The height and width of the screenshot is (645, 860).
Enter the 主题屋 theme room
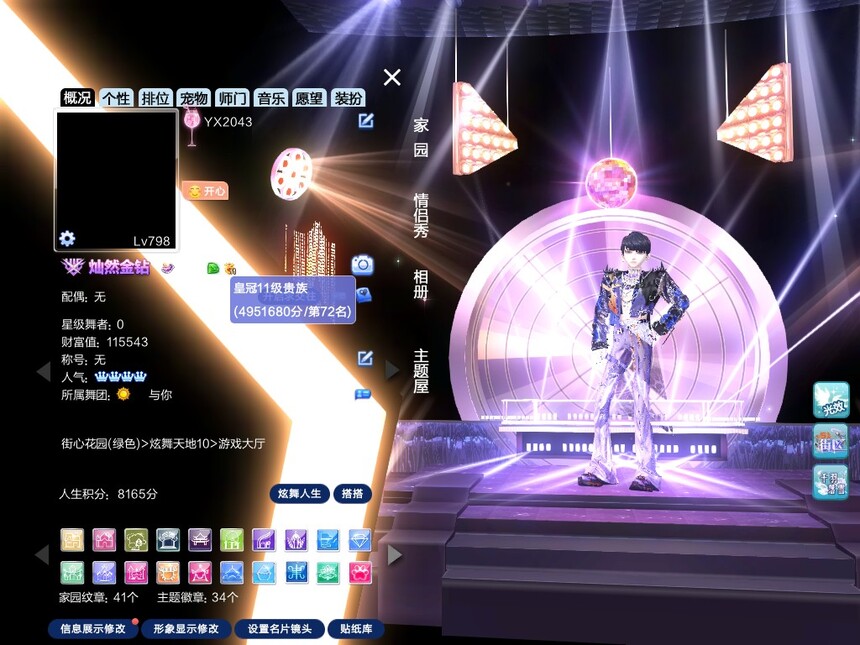[x=421, y=370]
